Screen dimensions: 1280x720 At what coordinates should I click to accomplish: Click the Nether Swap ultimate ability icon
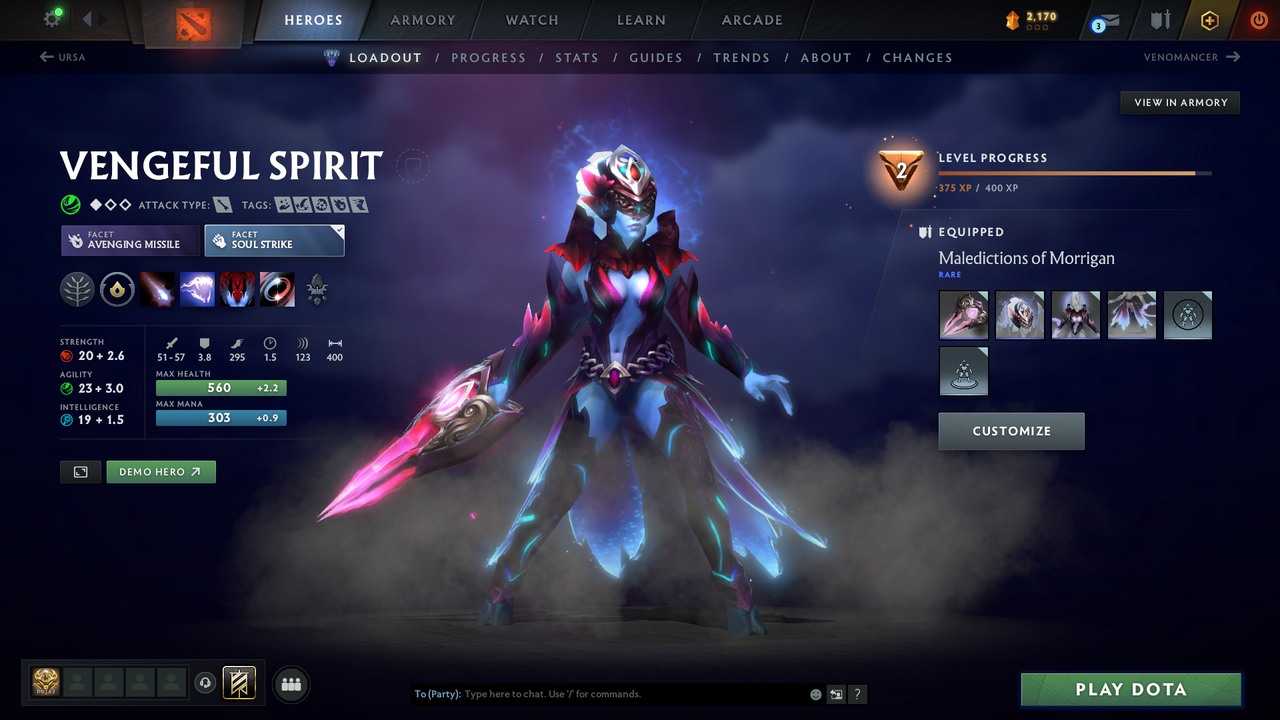[277, 290]
